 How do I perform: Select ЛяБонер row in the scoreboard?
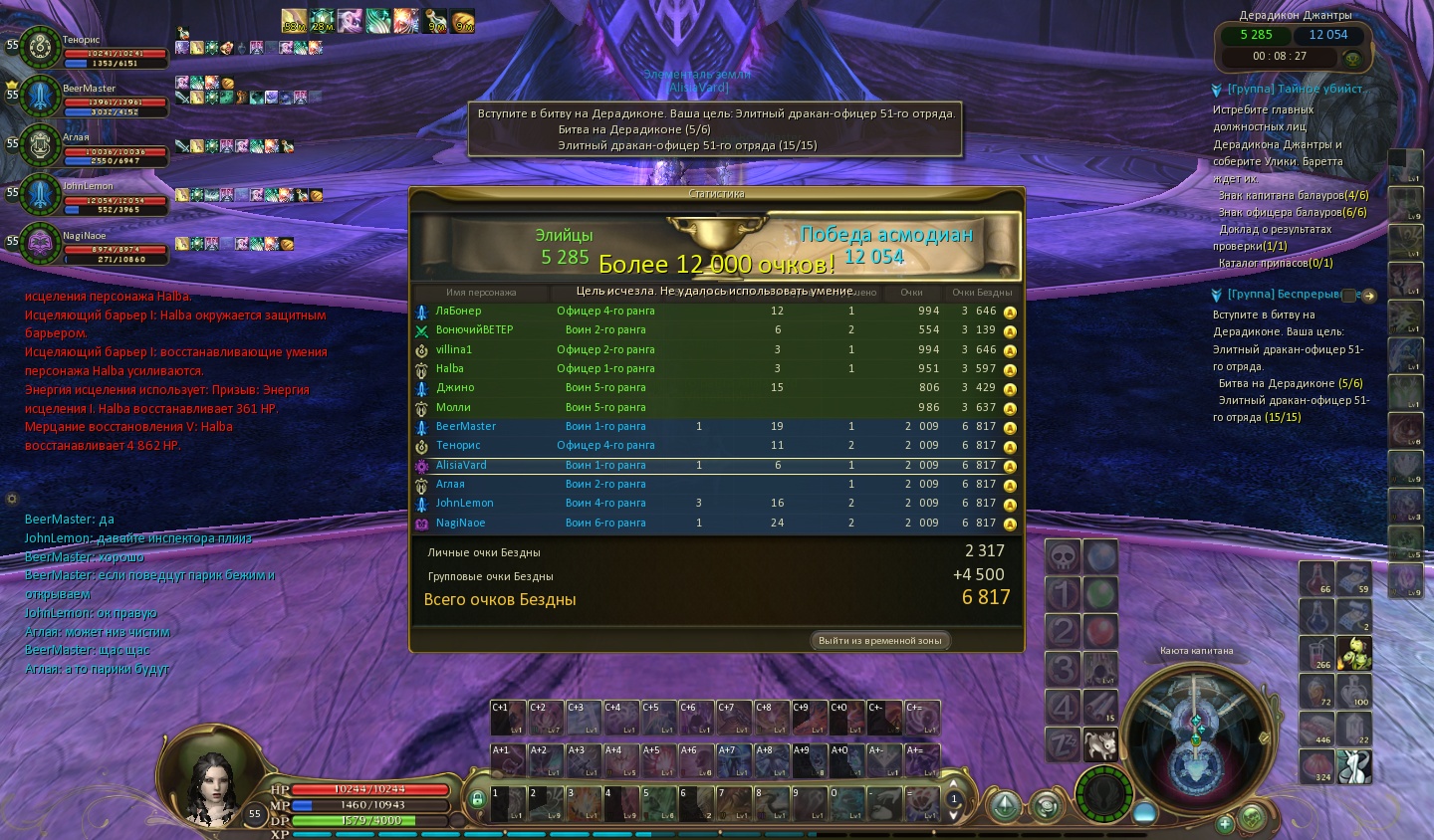(x=717, y=311)
